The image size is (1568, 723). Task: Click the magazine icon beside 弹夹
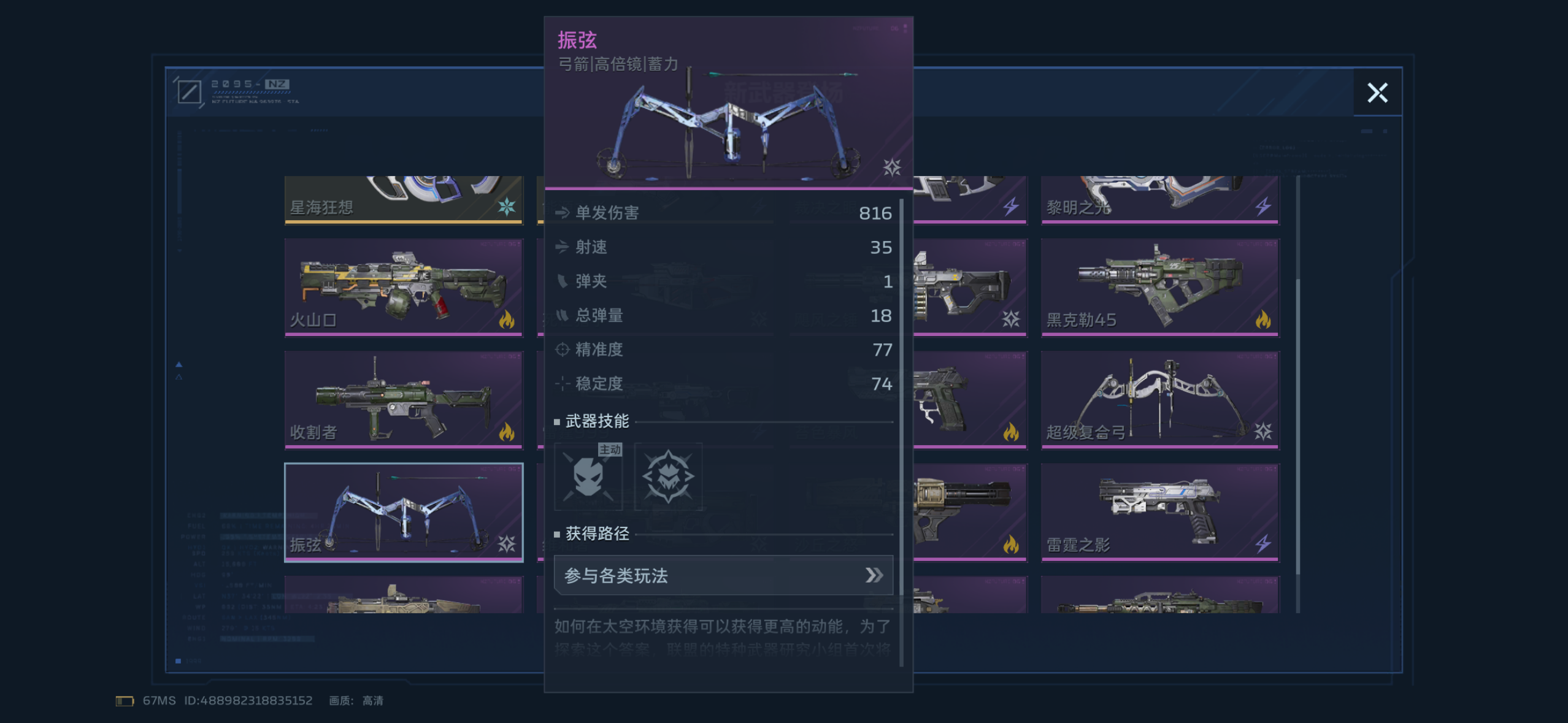click(x=561, y=281)
